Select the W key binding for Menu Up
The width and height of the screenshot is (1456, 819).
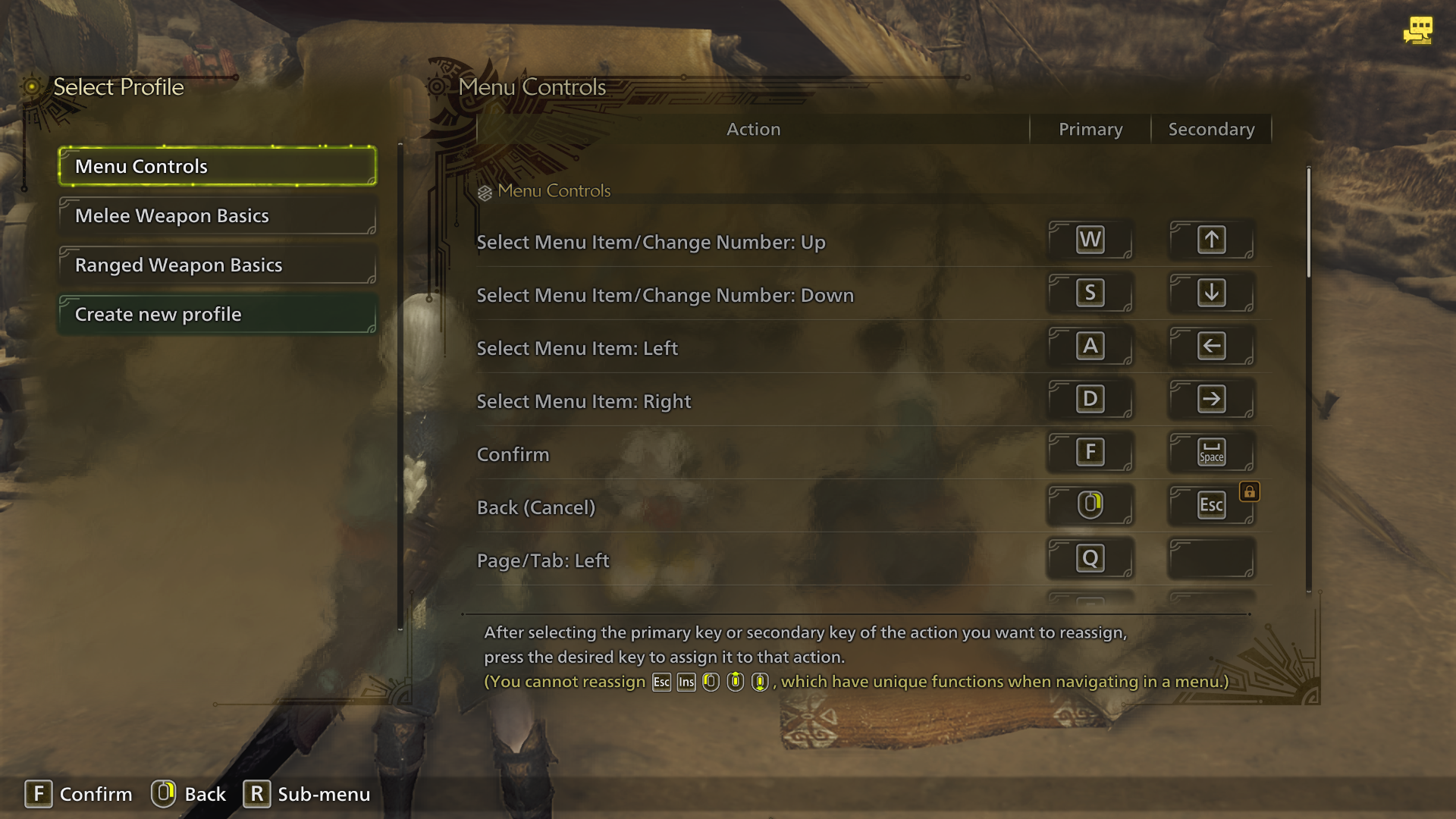pos(1090,240)
